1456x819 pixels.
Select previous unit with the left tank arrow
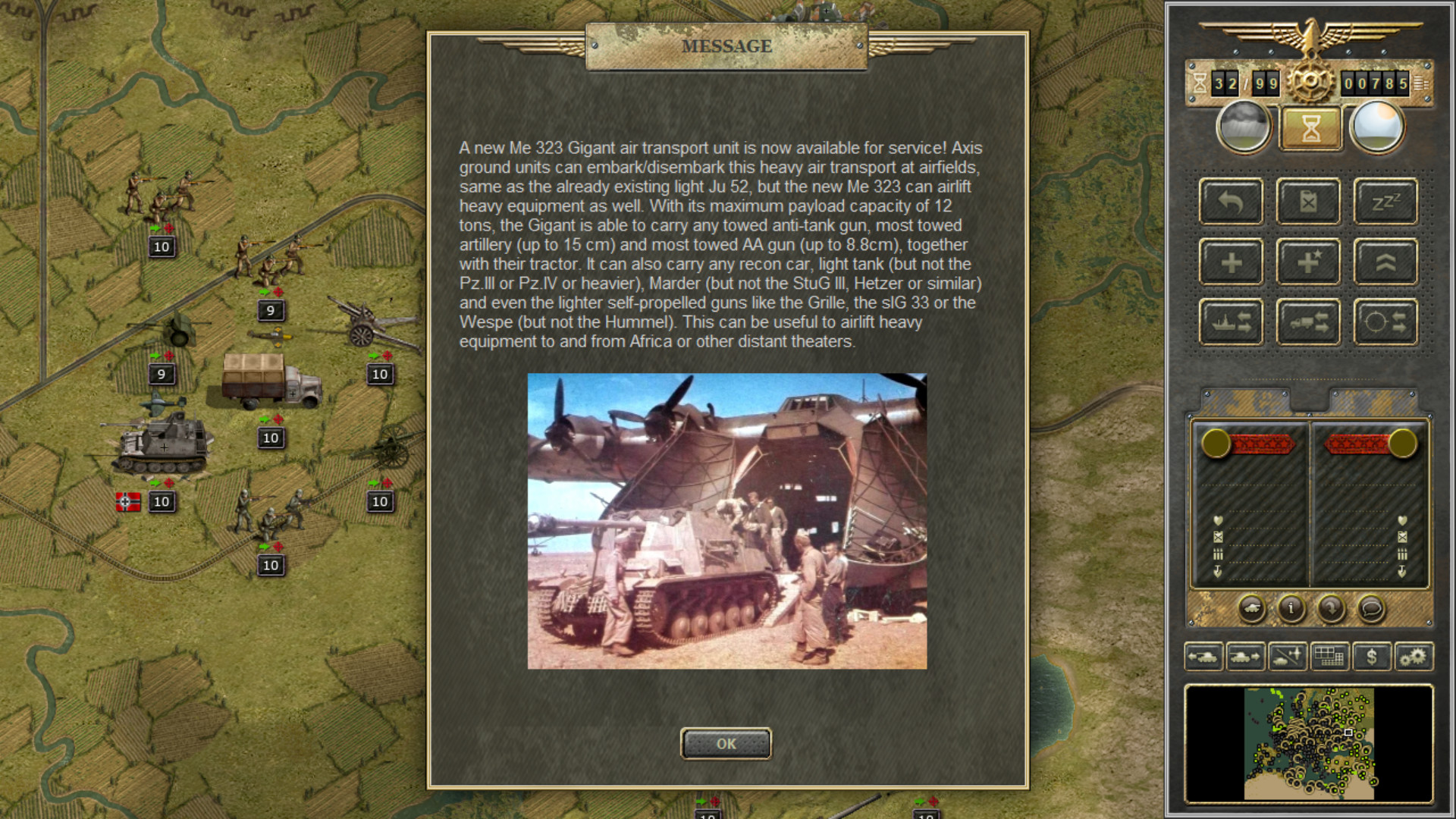(1204, 657)
